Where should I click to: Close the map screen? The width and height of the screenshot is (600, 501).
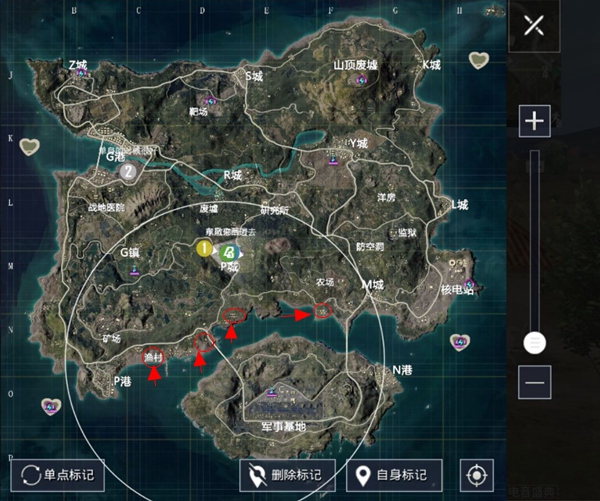click(535, 25)
